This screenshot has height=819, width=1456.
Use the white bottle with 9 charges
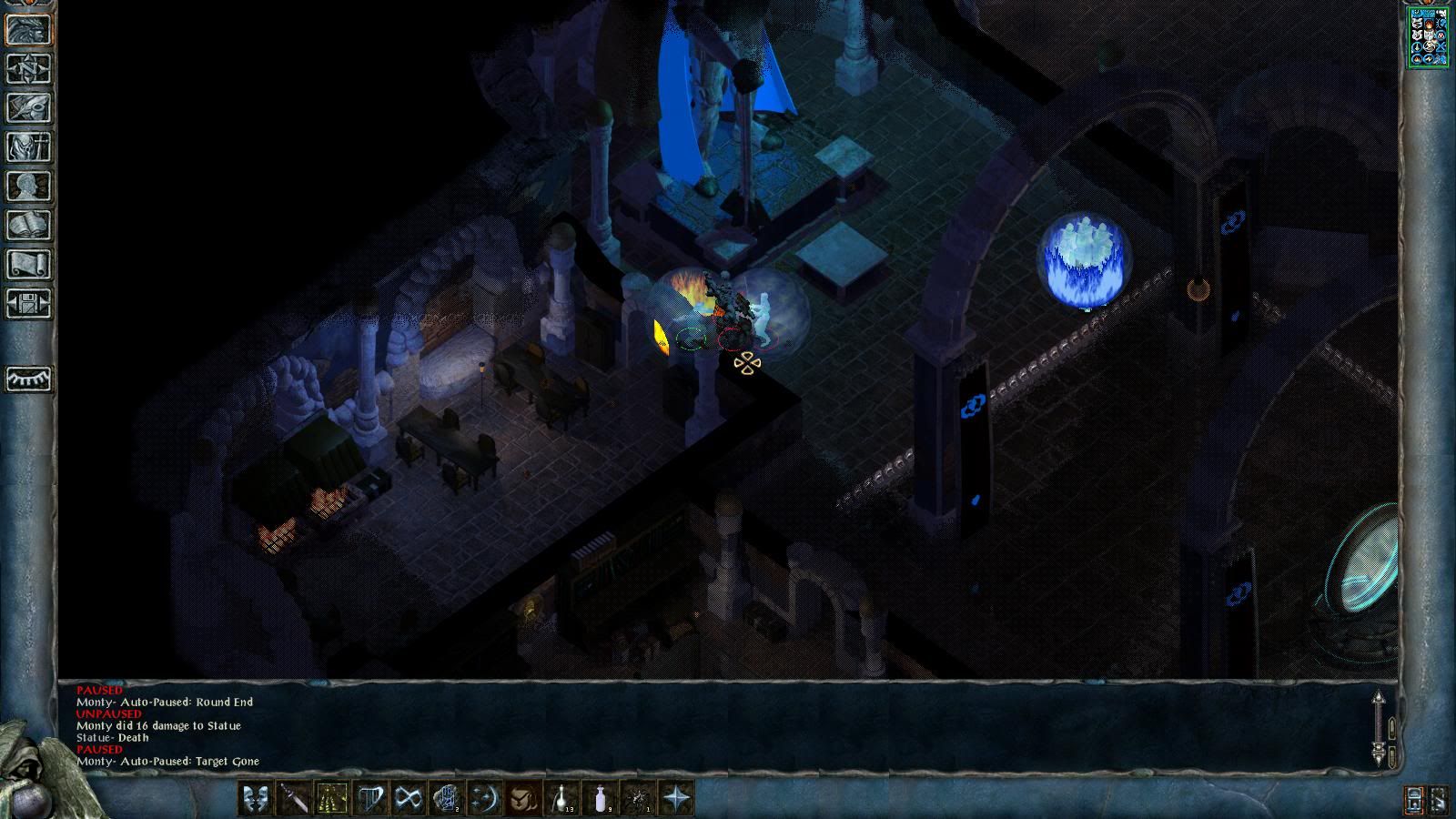tap(600, 799)
